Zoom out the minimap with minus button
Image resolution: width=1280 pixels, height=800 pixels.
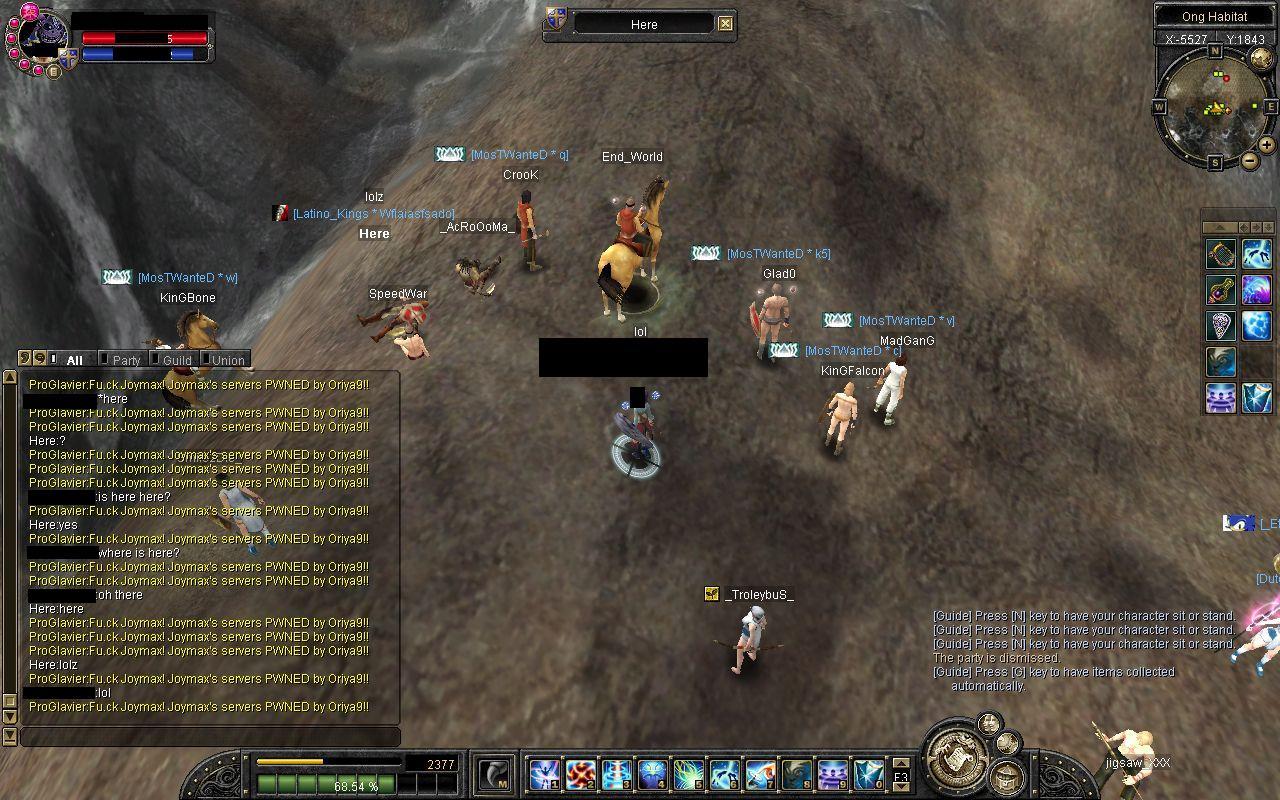(x=1250, y=161)
